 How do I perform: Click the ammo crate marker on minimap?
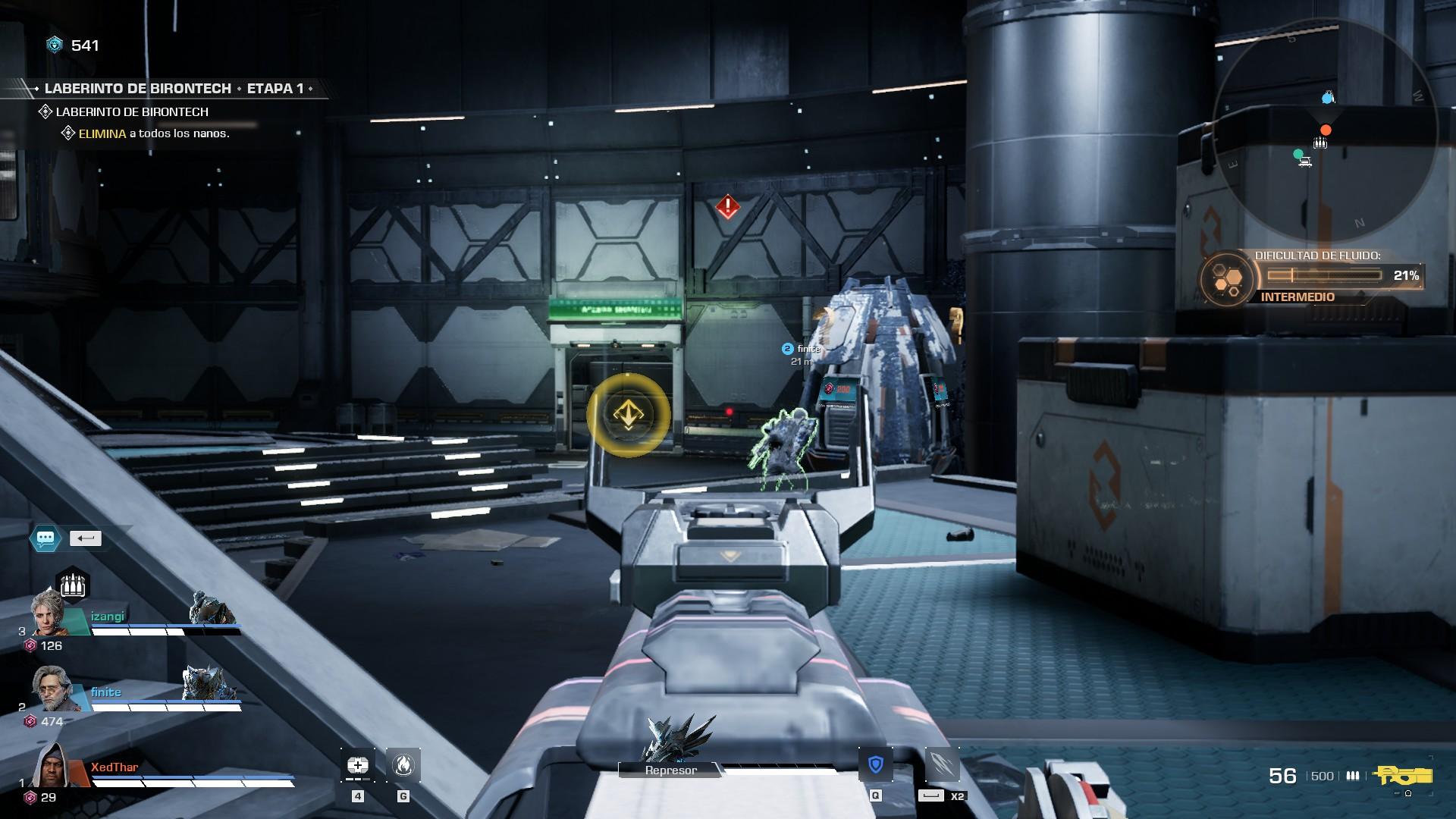[x=1320, y=143]
